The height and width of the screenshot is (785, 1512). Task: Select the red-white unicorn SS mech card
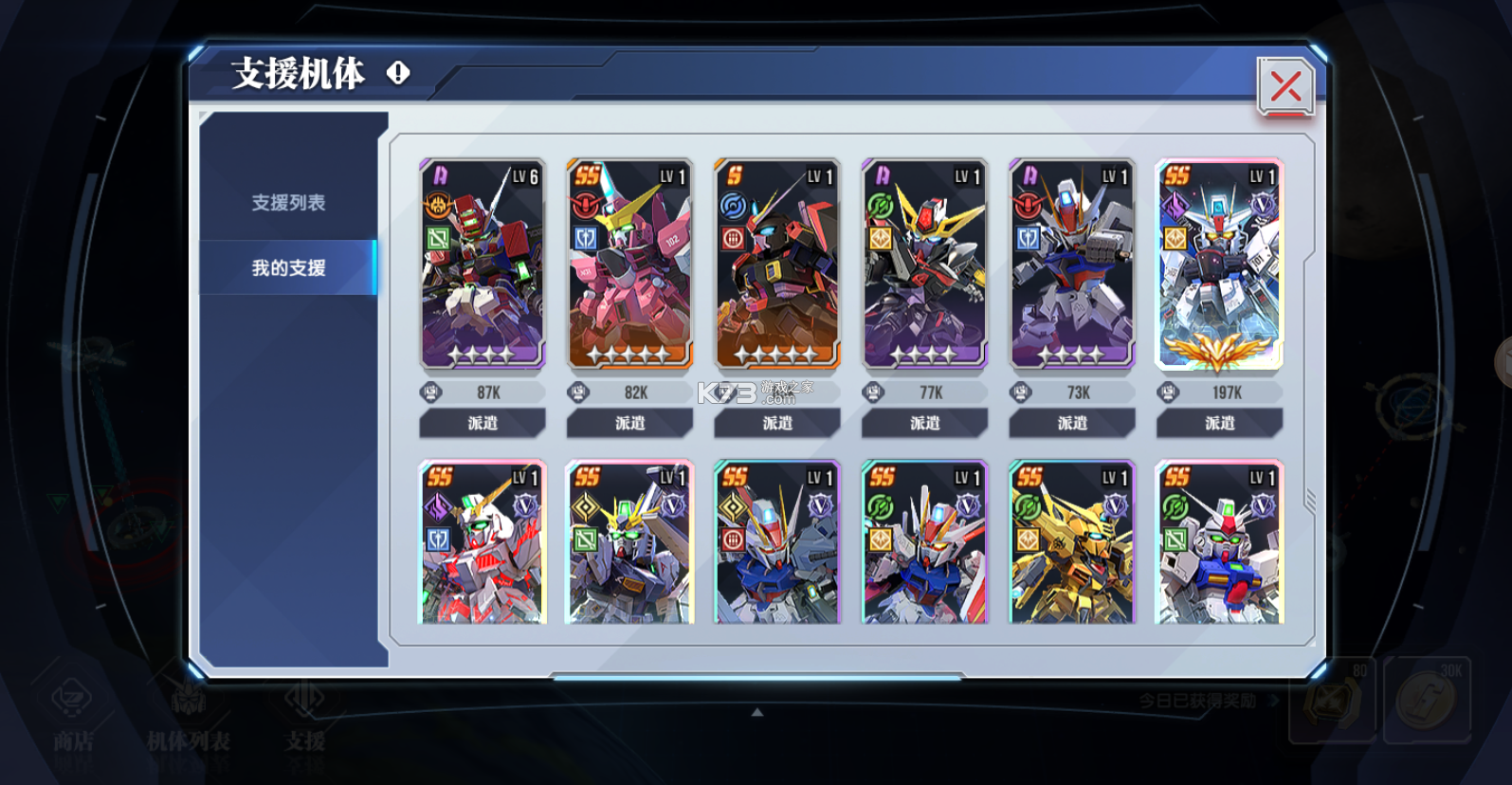pyautogui.click(x=483, y=542)
